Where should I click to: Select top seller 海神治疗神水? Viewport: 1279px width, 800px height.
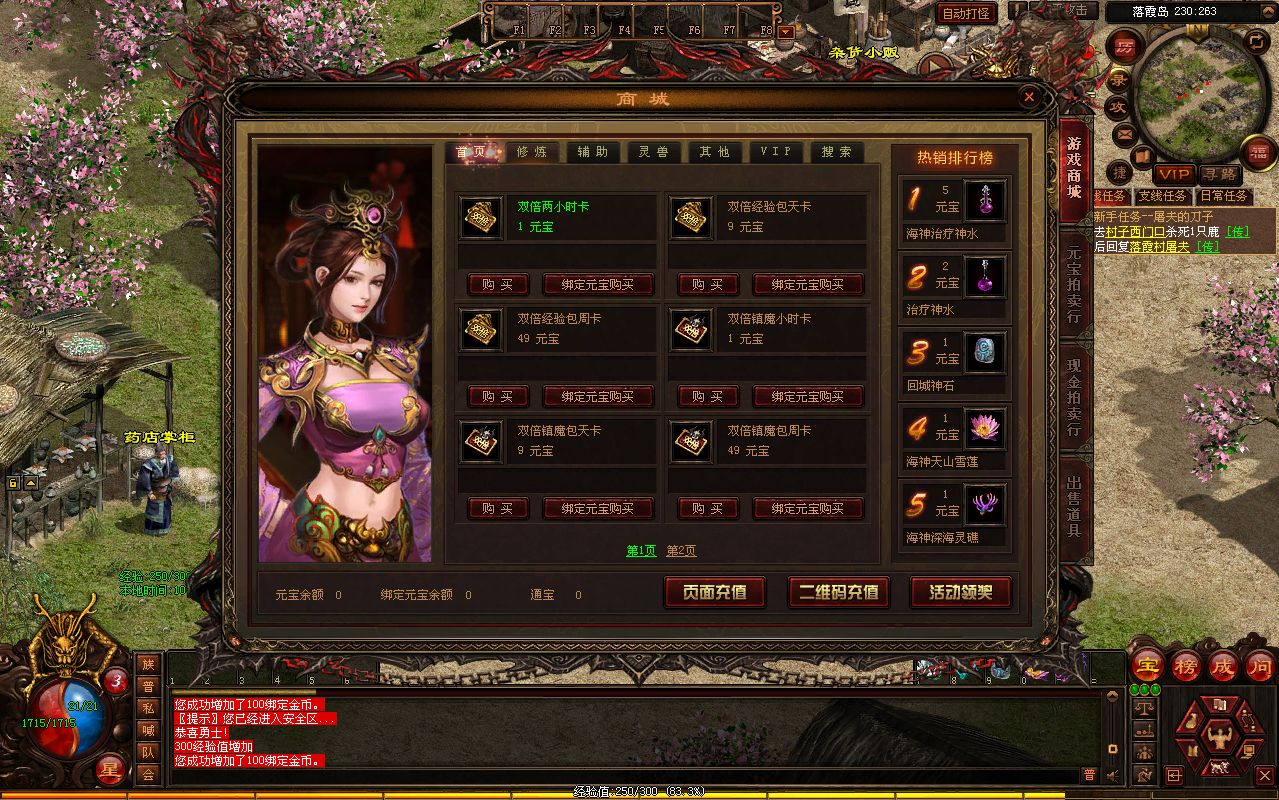pos(955,210)
